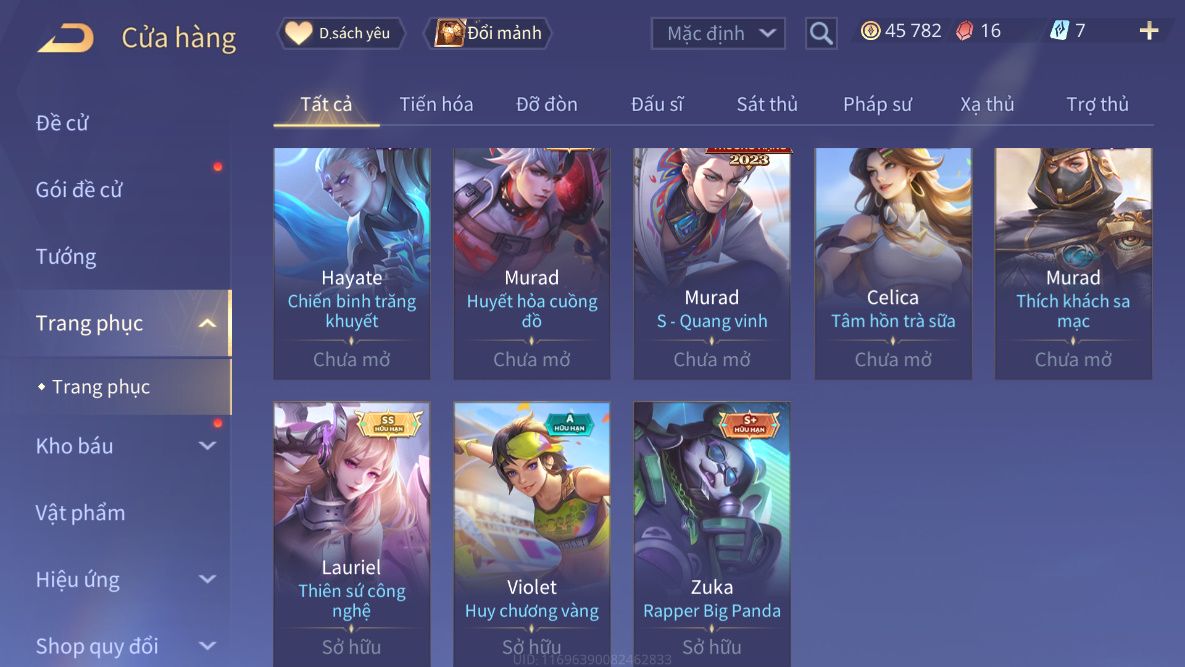Open the Đề cử menu entry

click(x=62, y=123)
